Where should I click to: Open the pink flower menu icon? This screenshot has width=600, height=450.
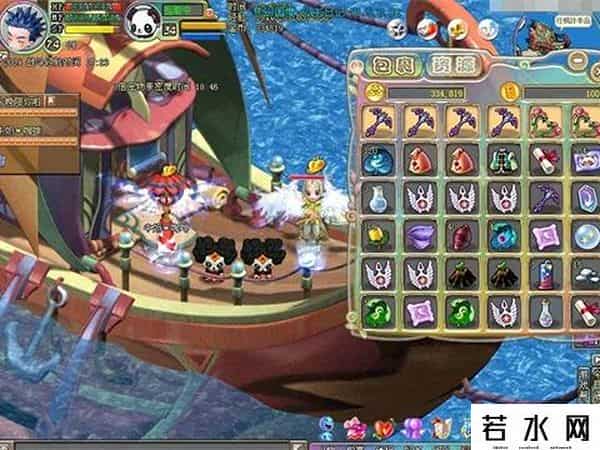(354, 428)
